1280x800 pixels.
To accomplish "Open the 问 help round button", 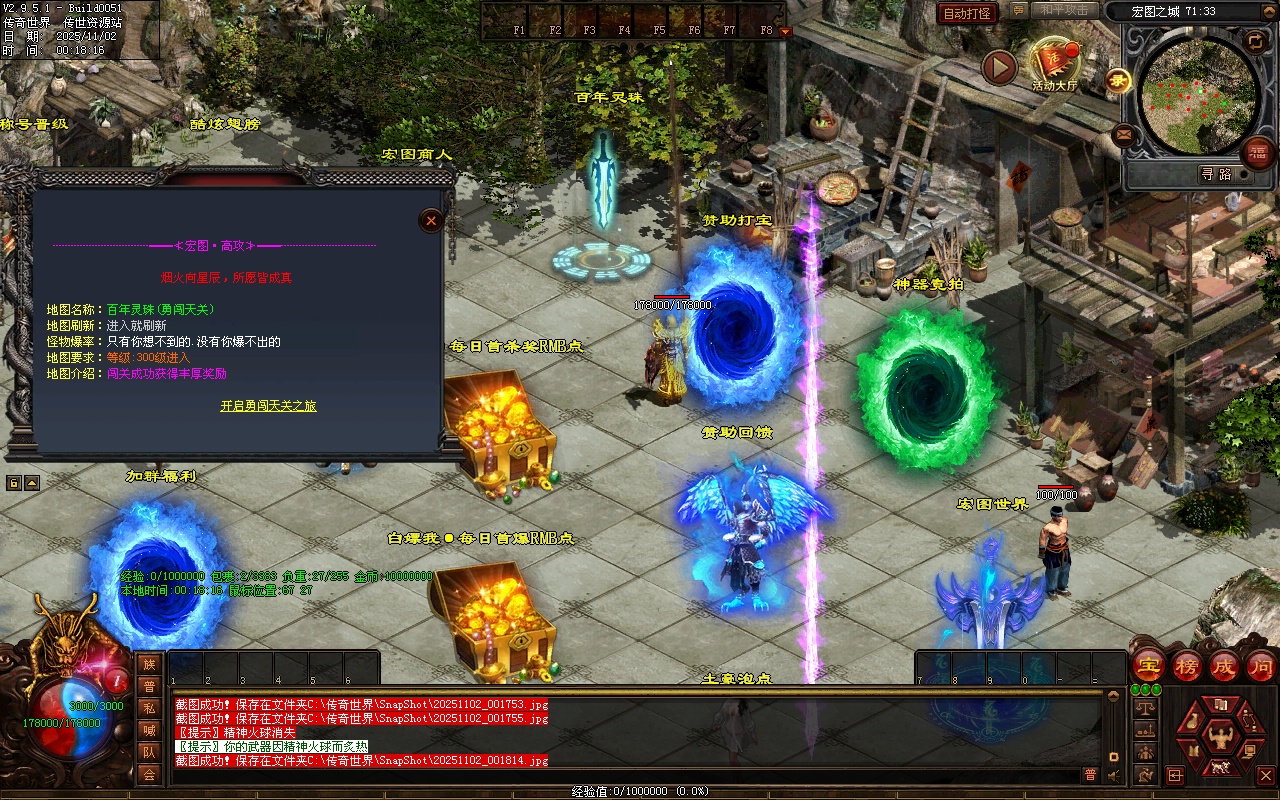I will tap(1260, 665).
